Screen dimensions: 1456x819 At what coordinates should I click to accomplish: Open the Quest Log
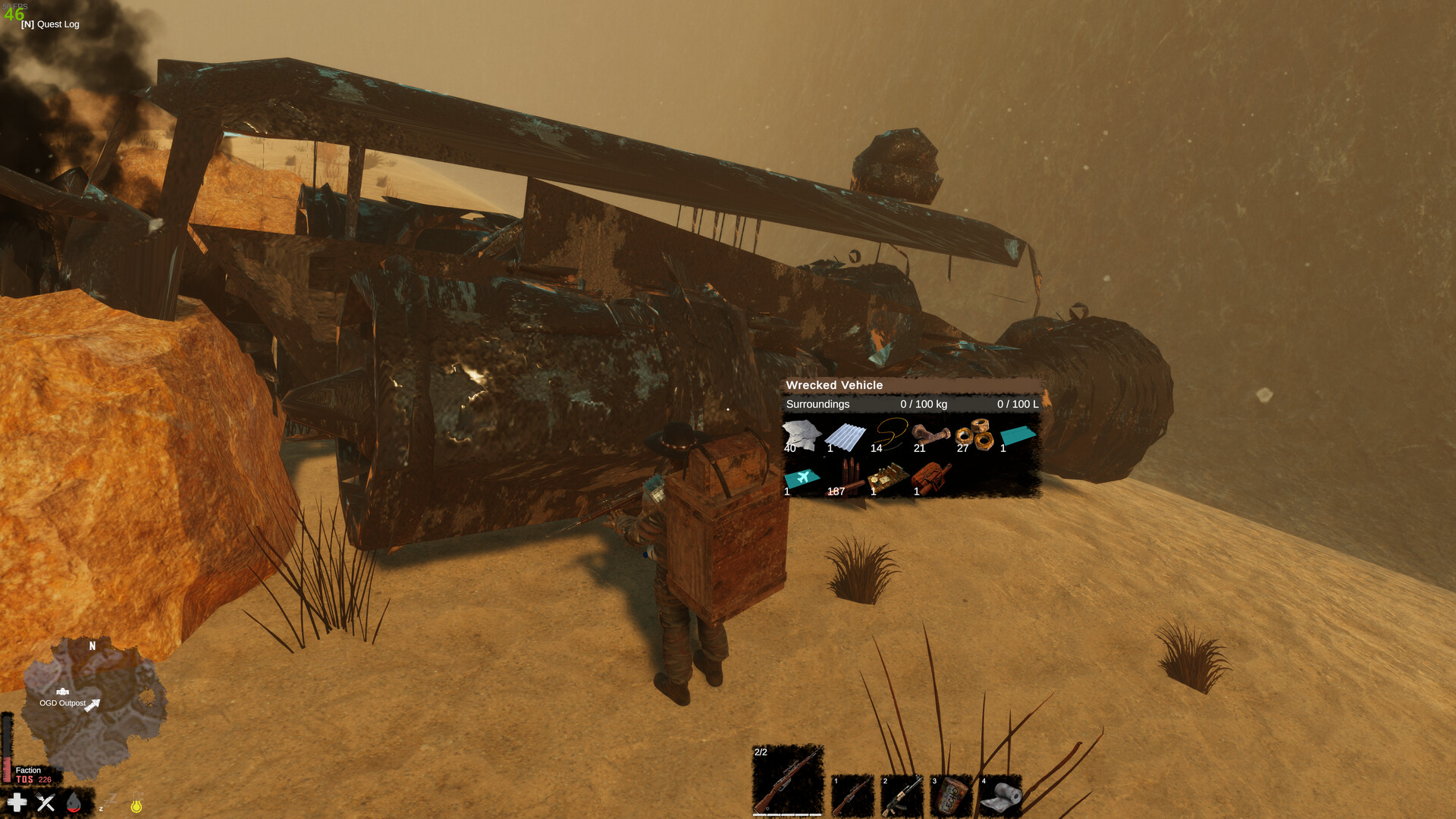click(50, 24)
